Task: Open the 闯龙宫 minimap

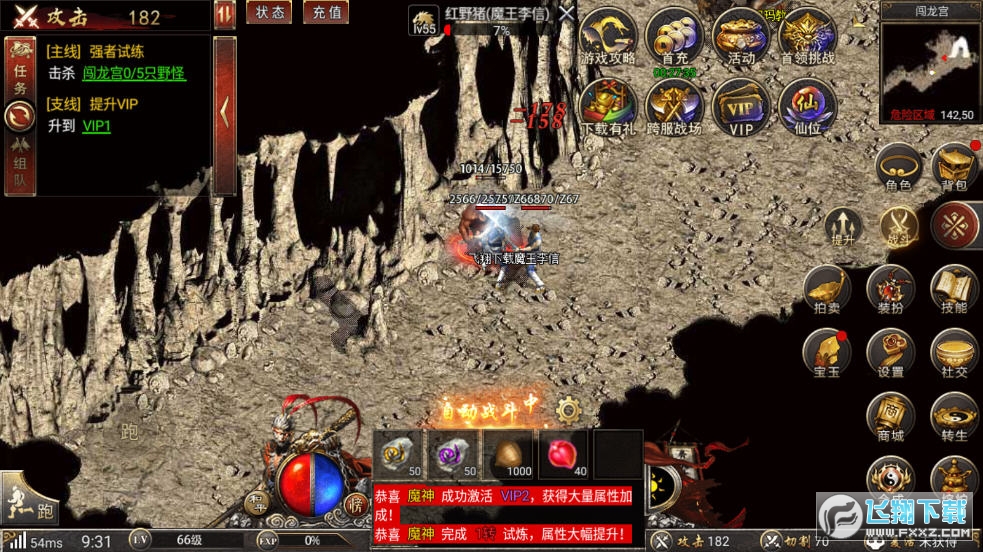Action: (x=930, y=60)
